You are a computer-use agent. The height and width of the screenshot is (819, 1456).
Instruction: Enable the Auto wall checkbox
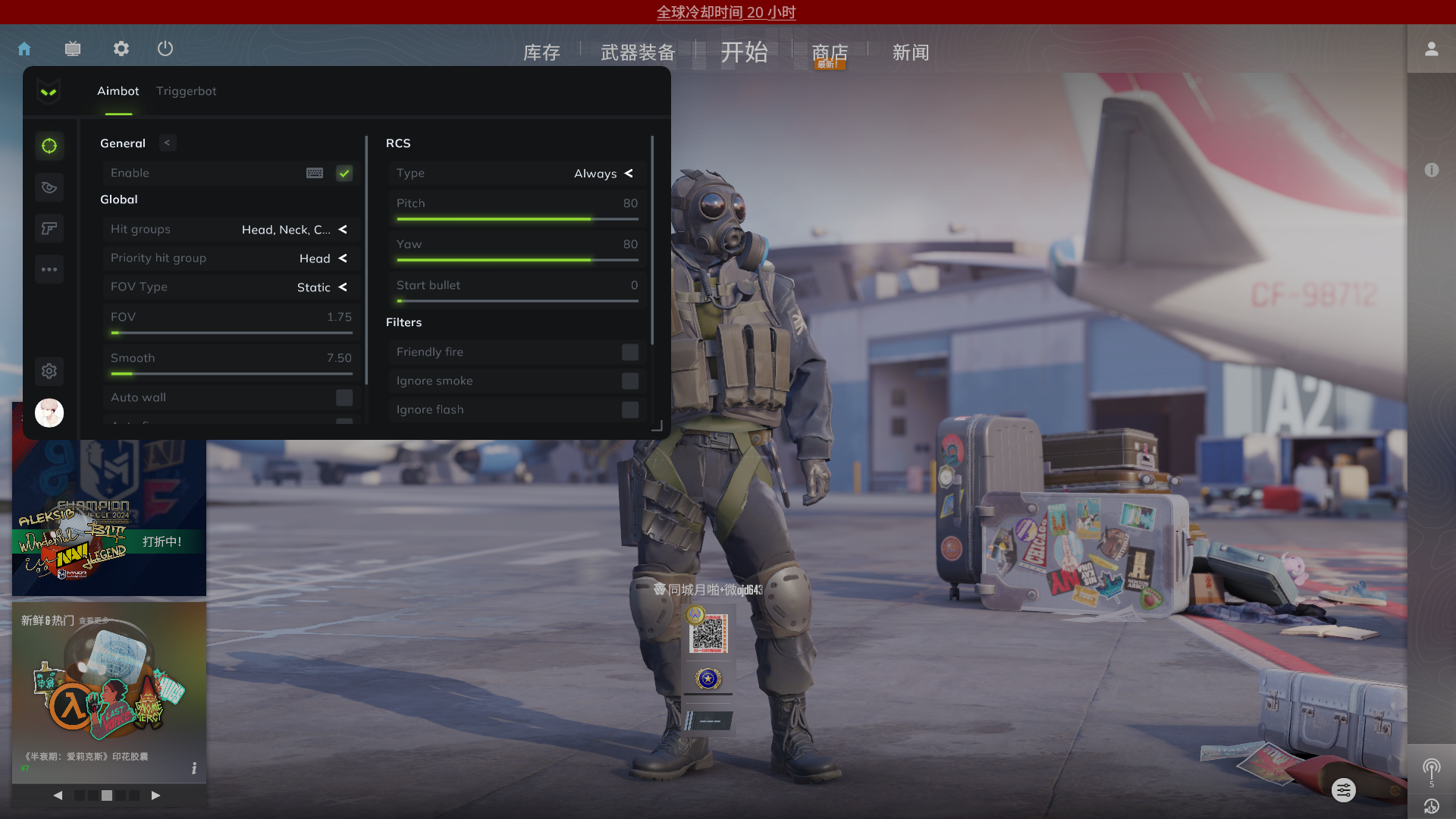point(344,398)
